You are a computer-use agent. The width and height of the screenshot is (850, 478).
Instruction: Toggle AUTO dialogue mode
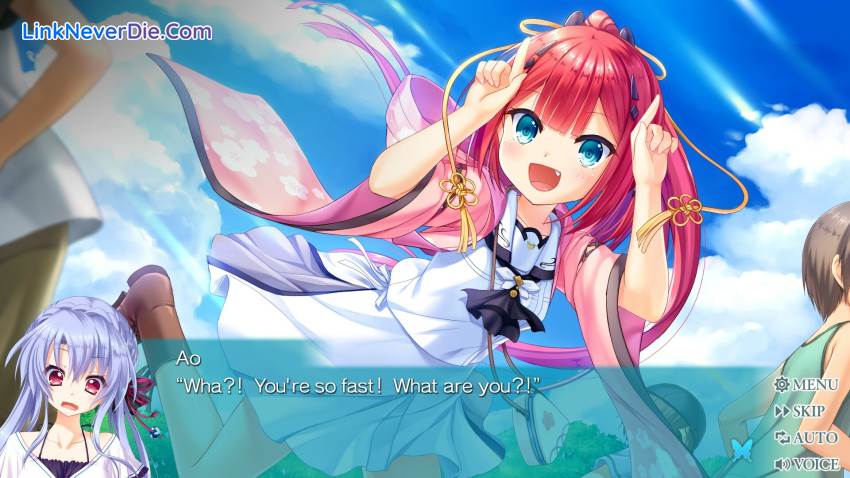coord(806,437)
